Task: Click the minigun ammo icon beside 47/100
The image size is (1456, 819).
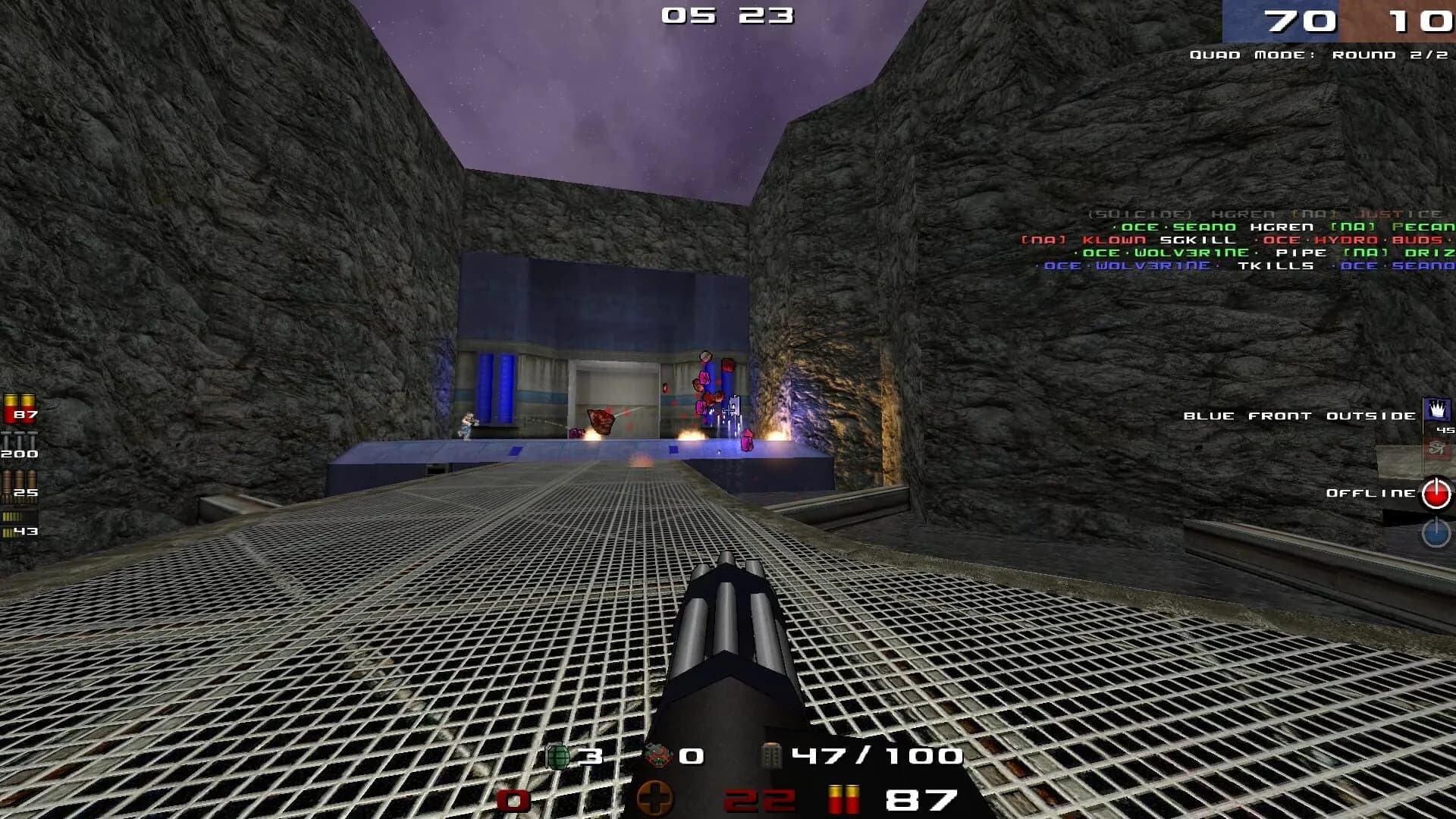Action: coord(770,756)
